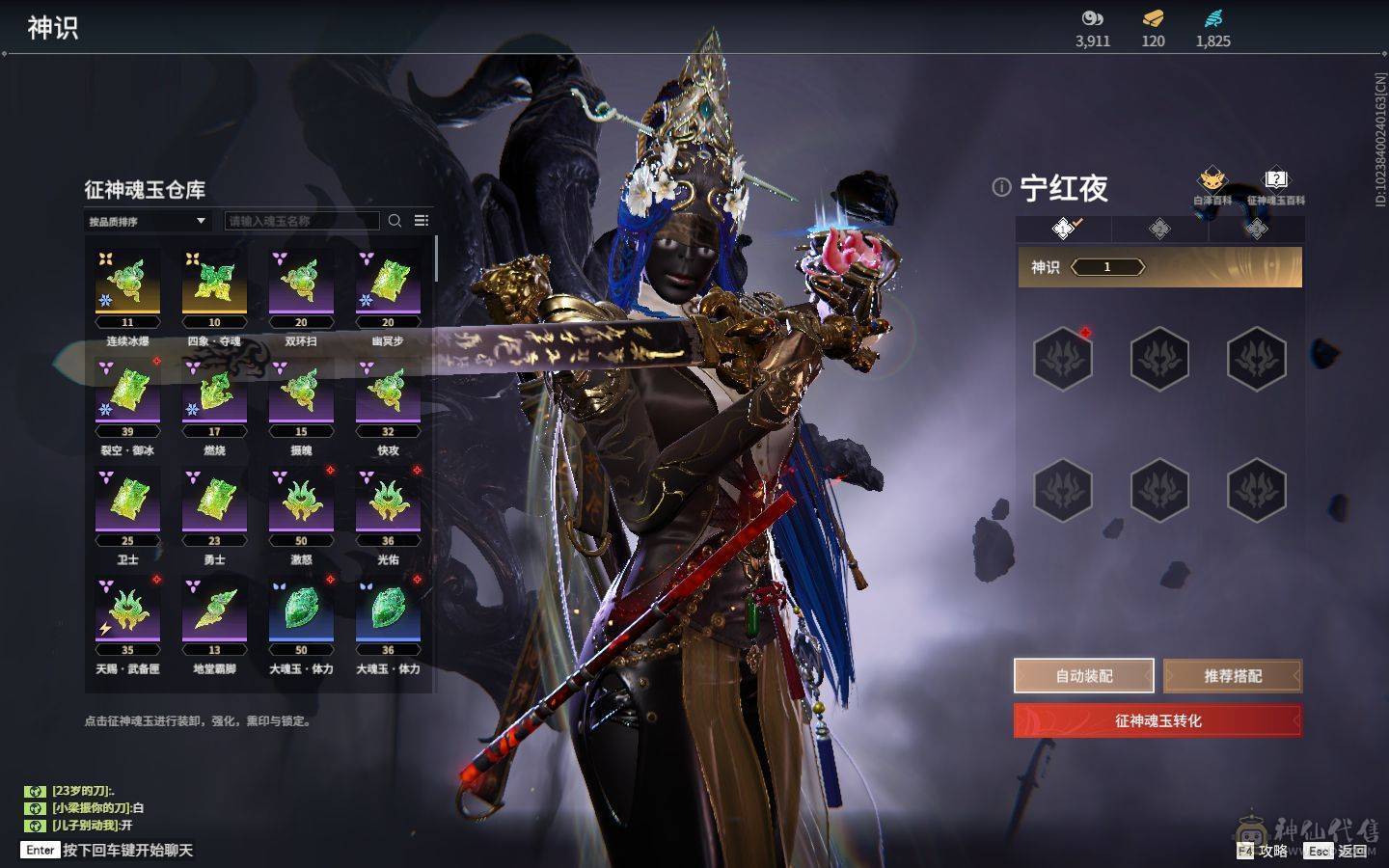Open the 征神魂玉百科 guide
The width and height of the screenshot is (1389, 868).
pos(1275,184)
